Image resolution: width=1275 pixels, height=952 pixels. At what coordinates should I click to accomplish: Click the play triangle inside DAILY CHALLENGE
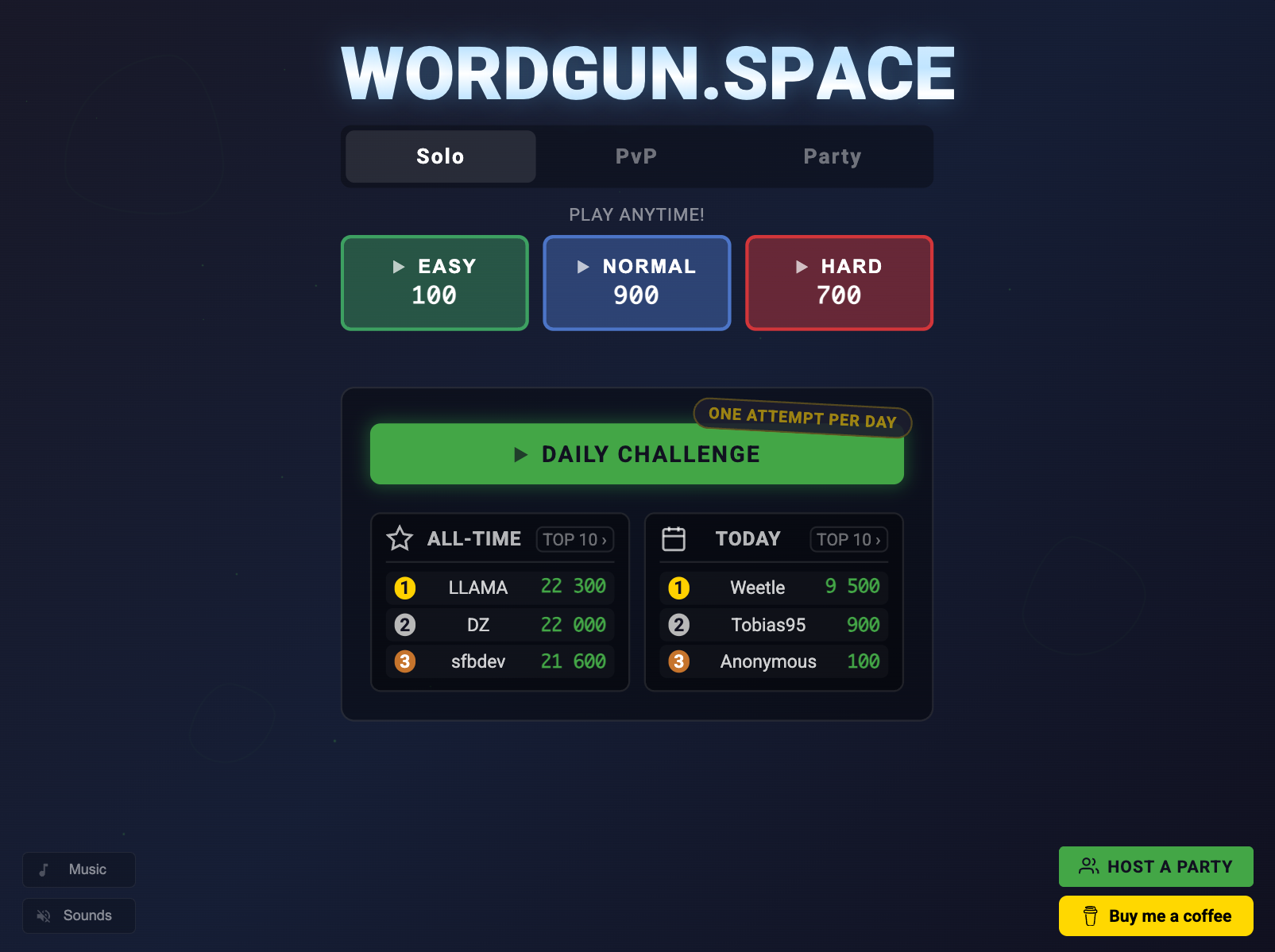click(522, 454)
